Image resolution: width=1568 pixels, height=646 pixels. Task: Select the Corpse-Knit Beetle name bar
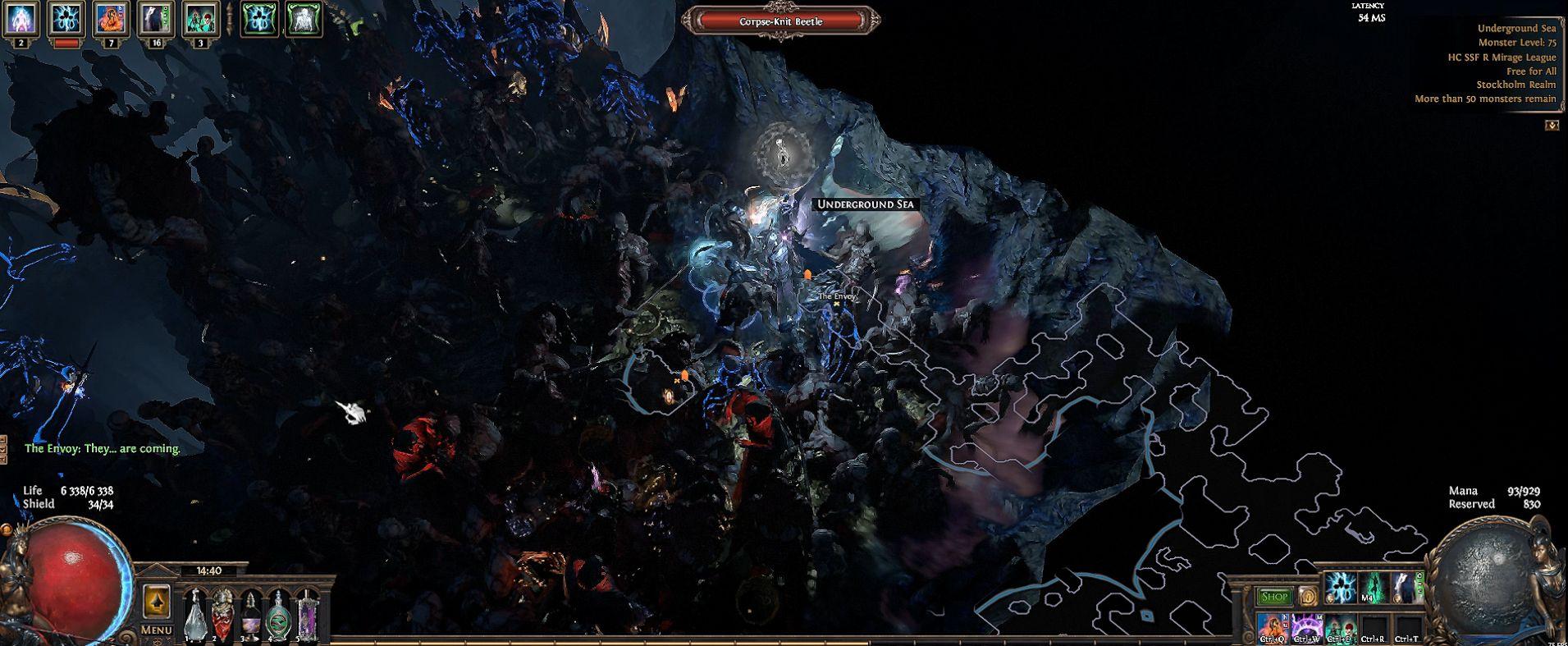(780, 21)
